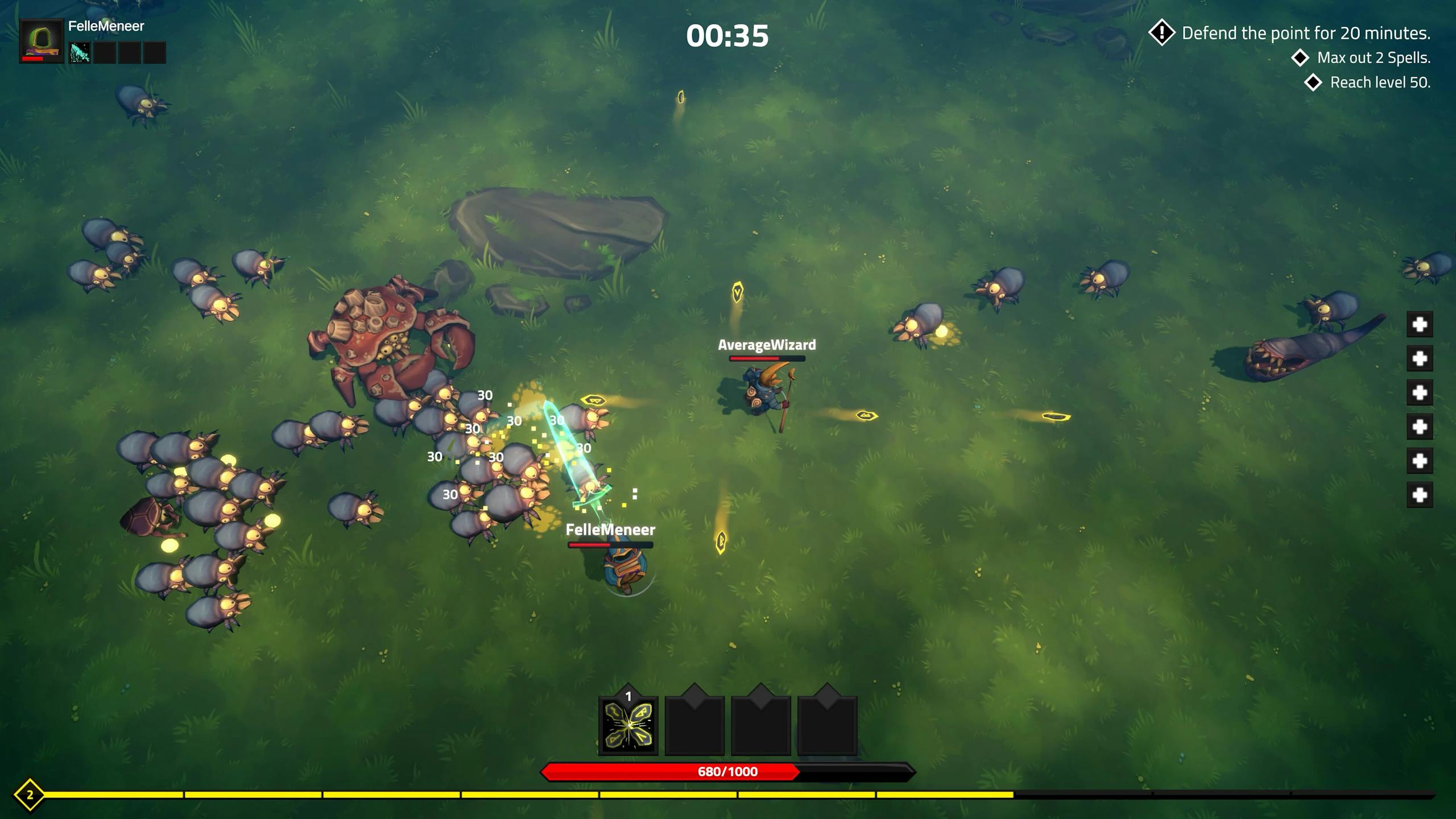Screen dimensions: 1456x819
Task: Select the rune butterfly spell slot
Action: [x=628, y=725]
